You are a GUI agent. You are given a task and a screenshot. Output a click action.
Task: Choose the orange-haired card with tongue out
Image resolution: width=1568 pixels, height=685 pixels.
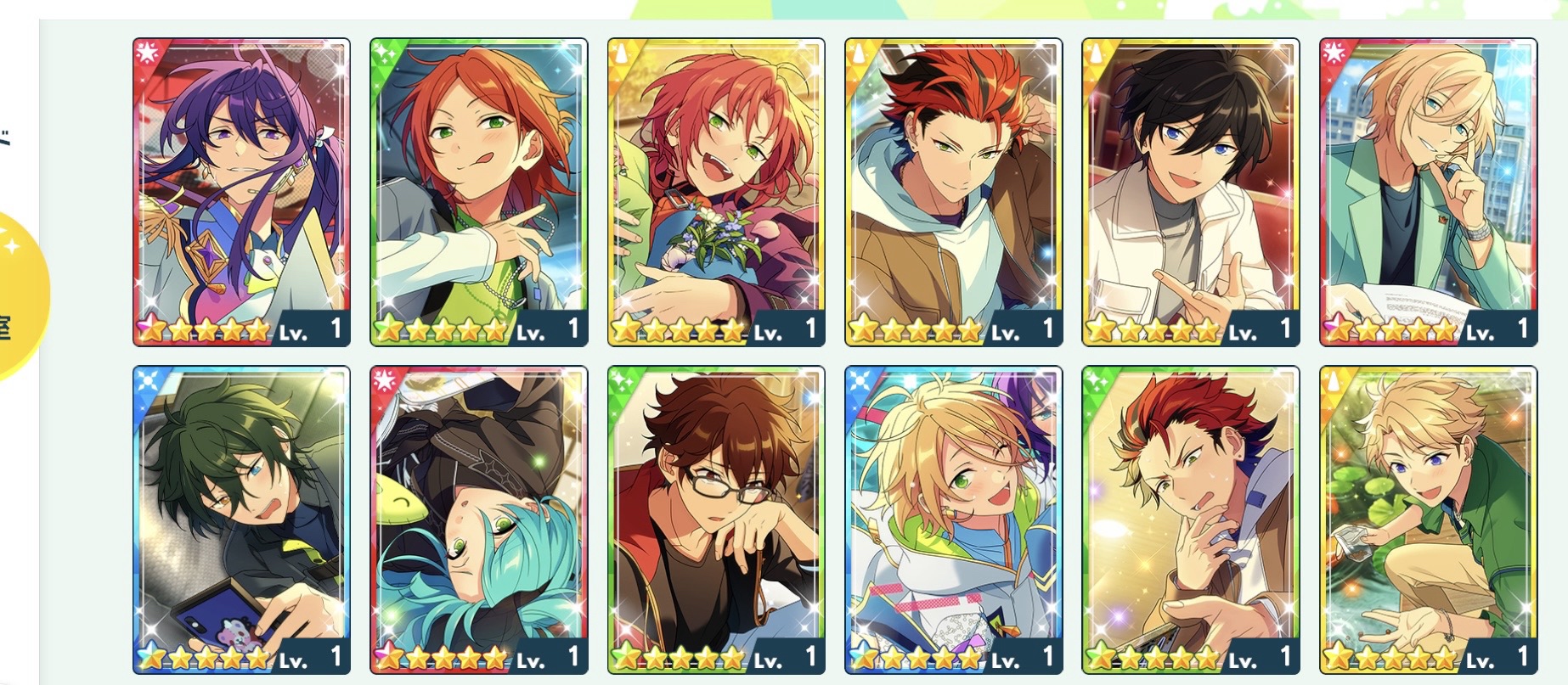point(478,192)
